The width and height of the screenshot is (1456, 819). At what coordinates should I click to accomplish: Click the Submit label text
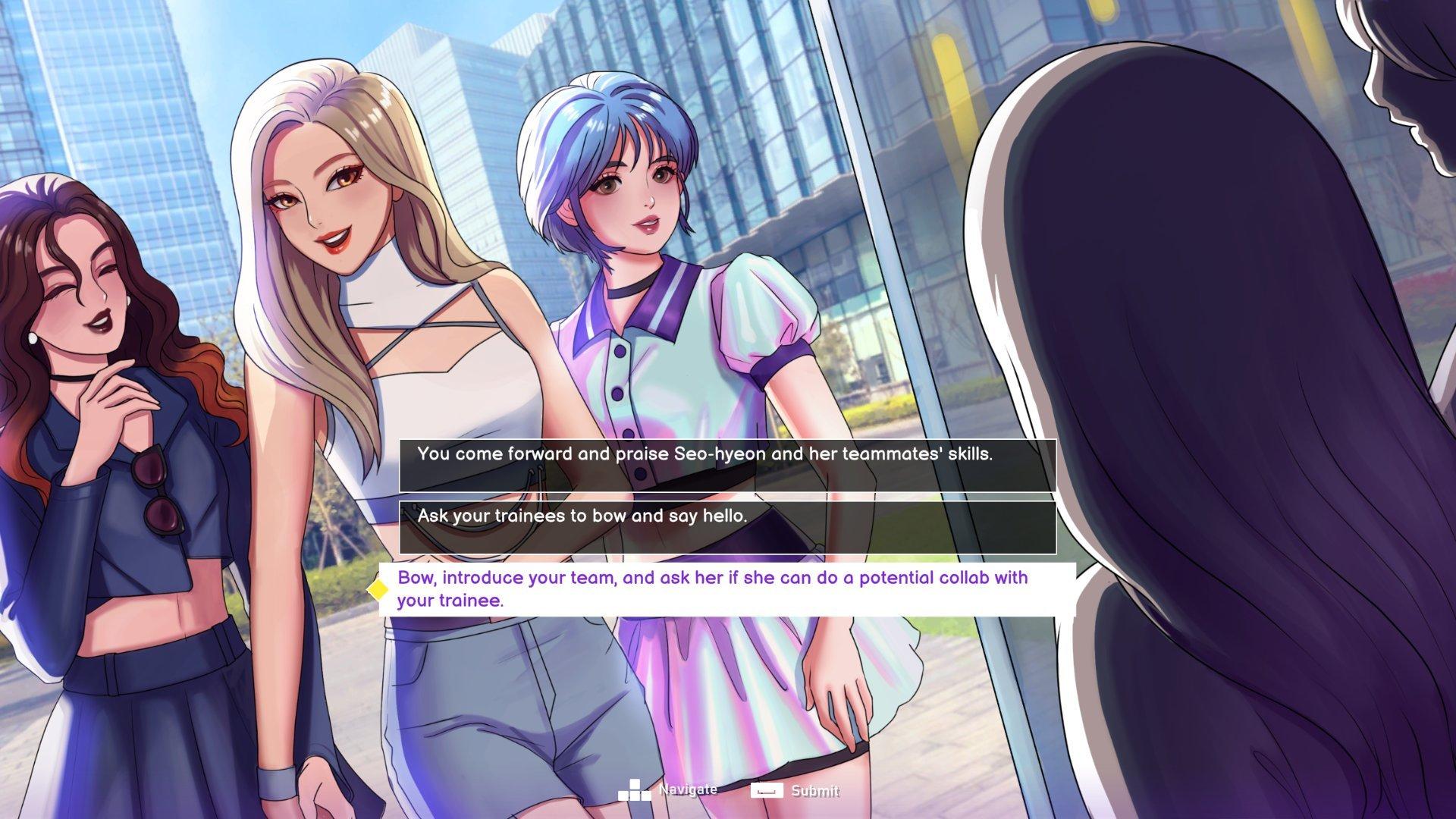[815, 790]
